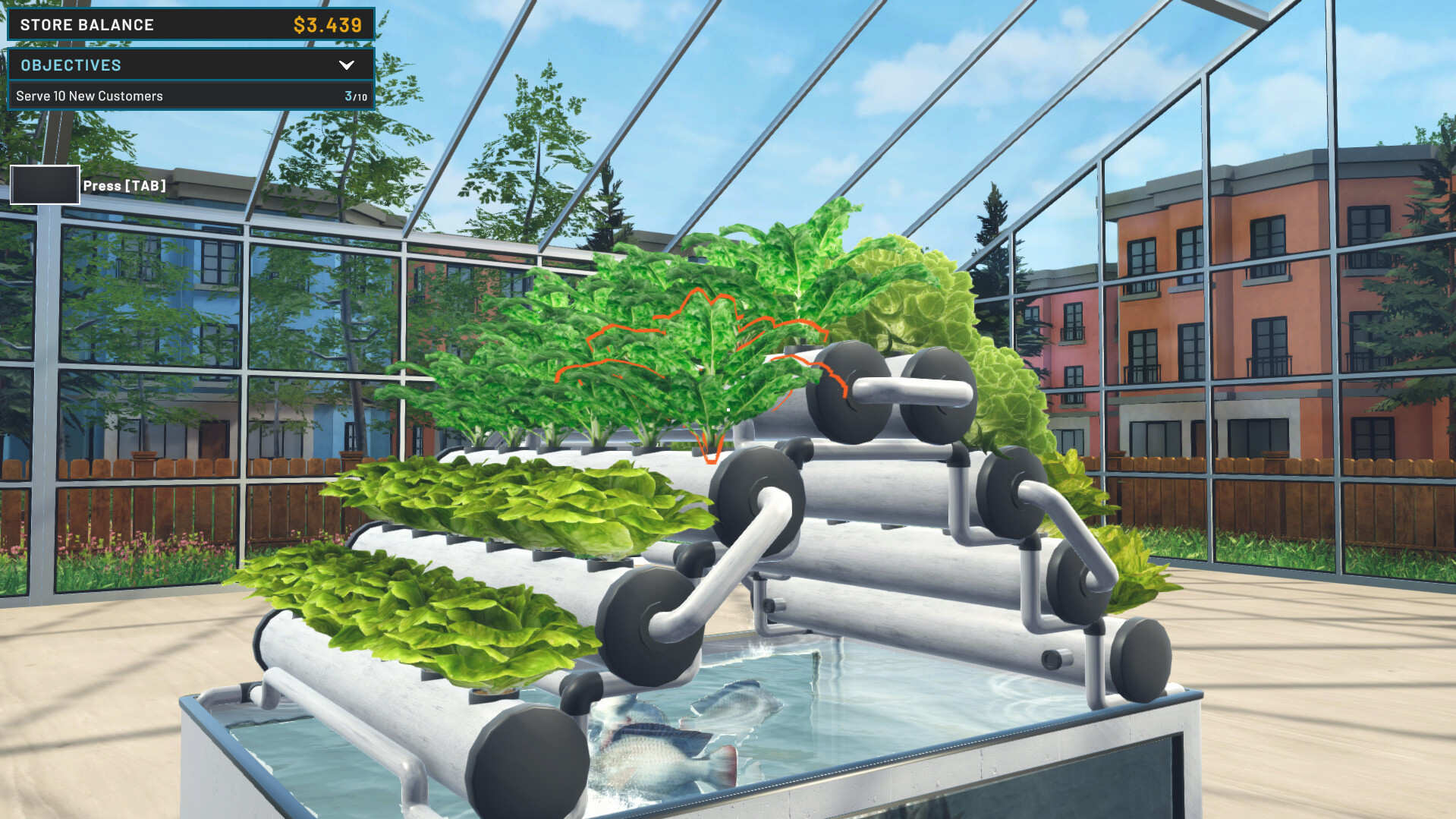Click the tablet icon beside Press [TAB]
The height and width of the screenshot is (819, 1456).
(x=44, y=184)
